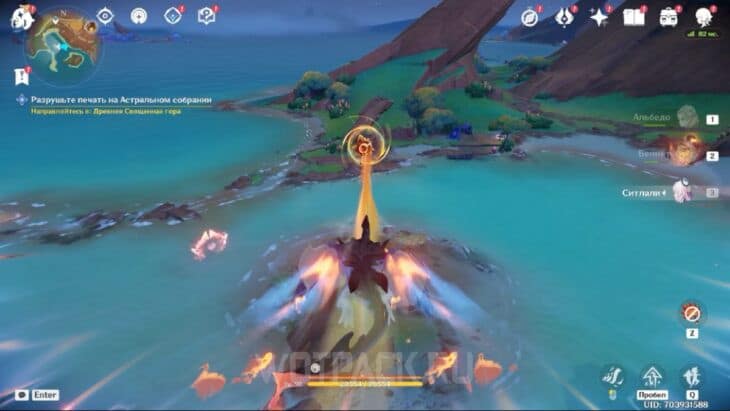Open the compass events icon
This screenshot has width=730, height=411.
[x=530, y=17]
